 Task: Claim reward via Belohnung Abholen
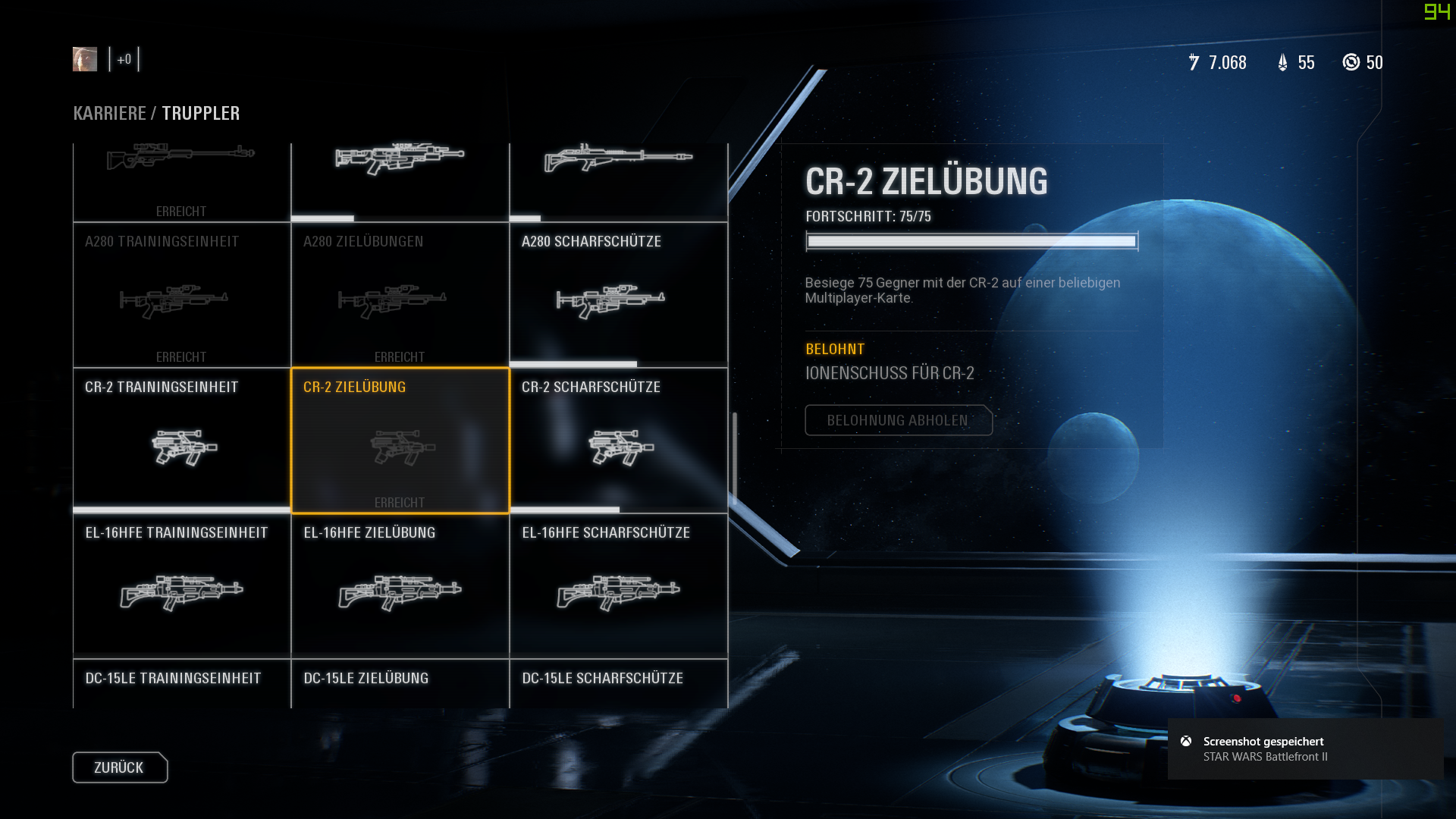pos(898,420)
